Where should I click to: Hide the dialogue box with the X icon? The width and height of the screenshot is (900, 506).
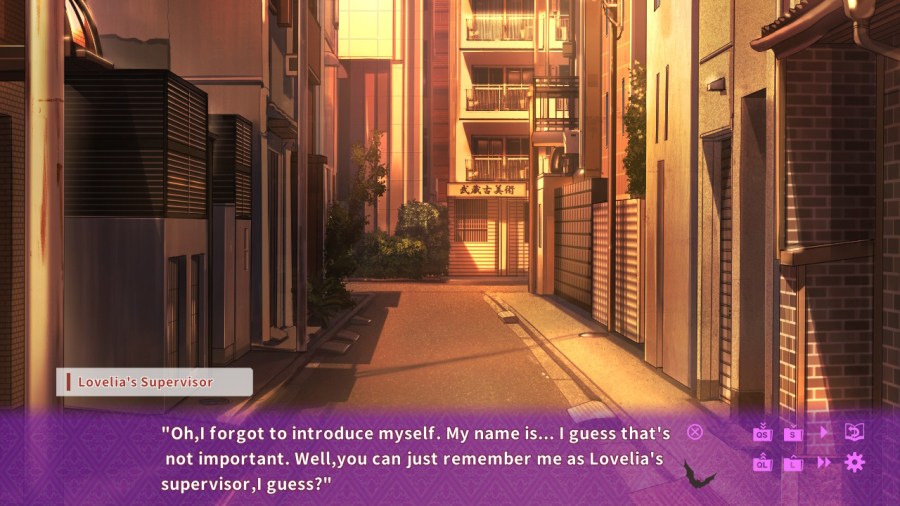pos(695,432)
